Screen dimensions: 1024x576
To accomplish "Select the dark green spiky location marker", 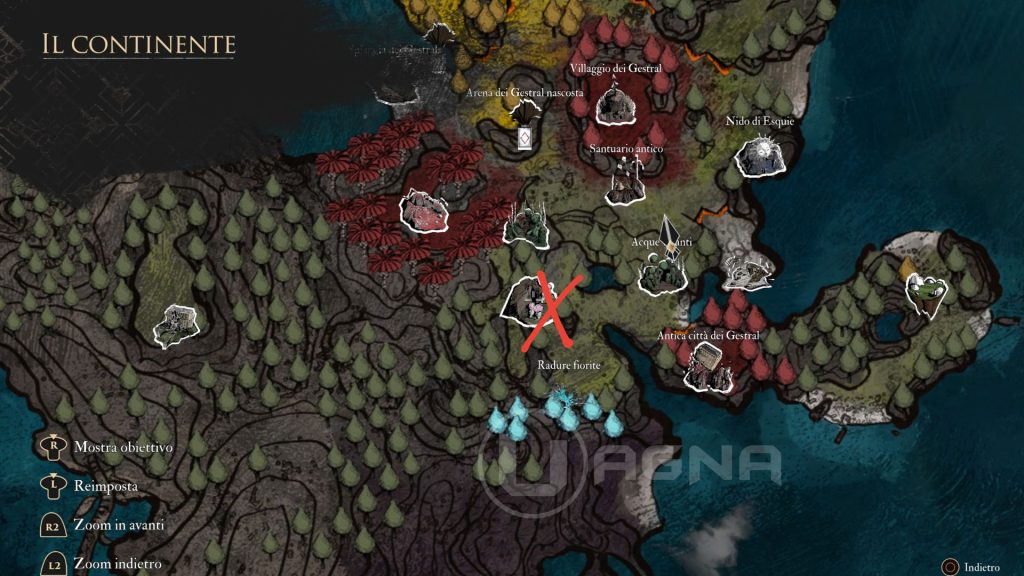I will click(524, 226).
